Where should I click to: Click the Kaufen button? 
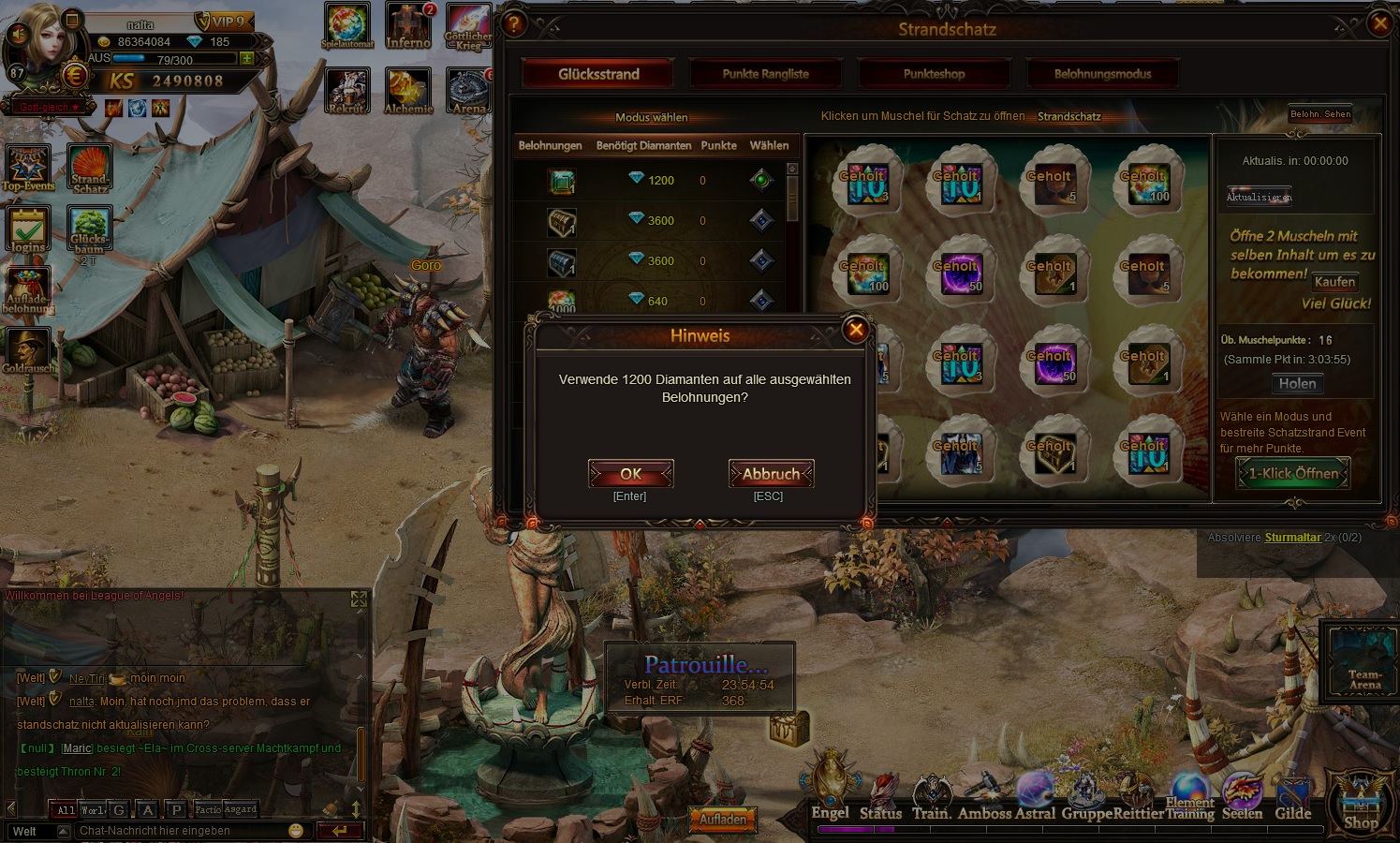pos(1334,282)
